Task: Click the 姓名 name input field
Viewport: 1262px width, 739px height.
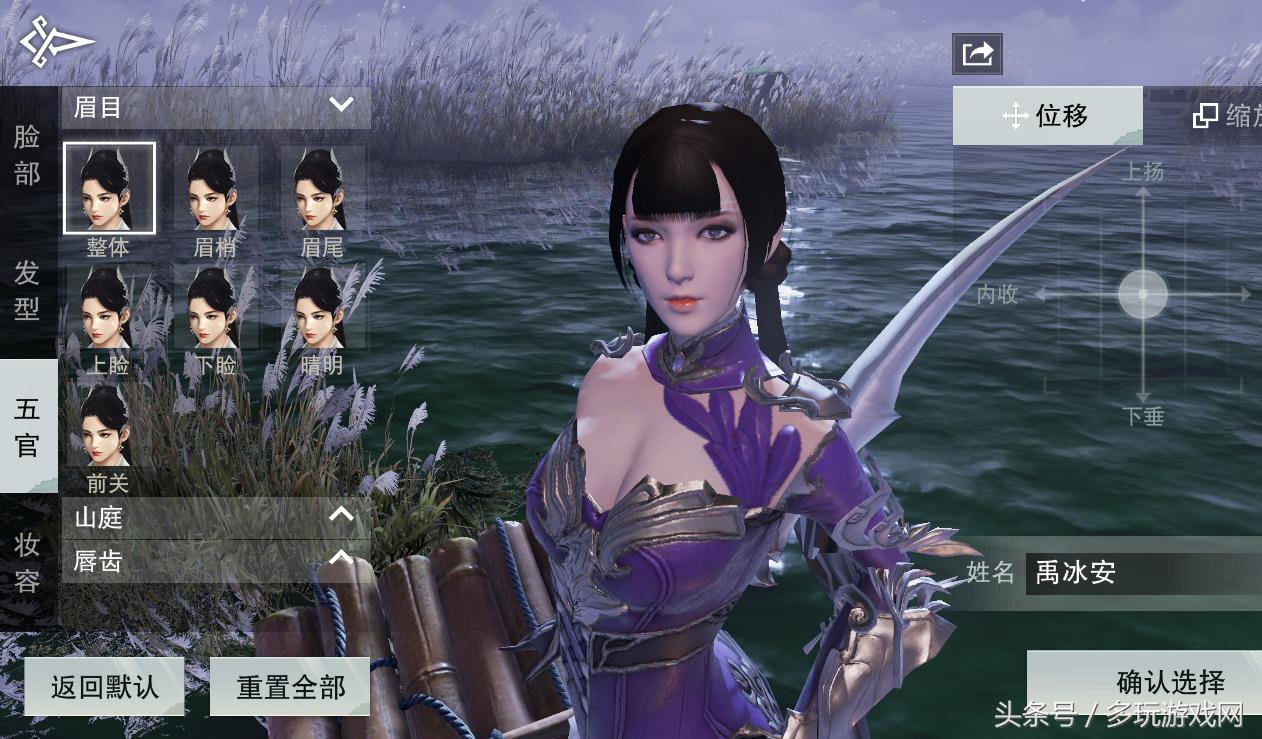Action: click(x=1140, y=573)
